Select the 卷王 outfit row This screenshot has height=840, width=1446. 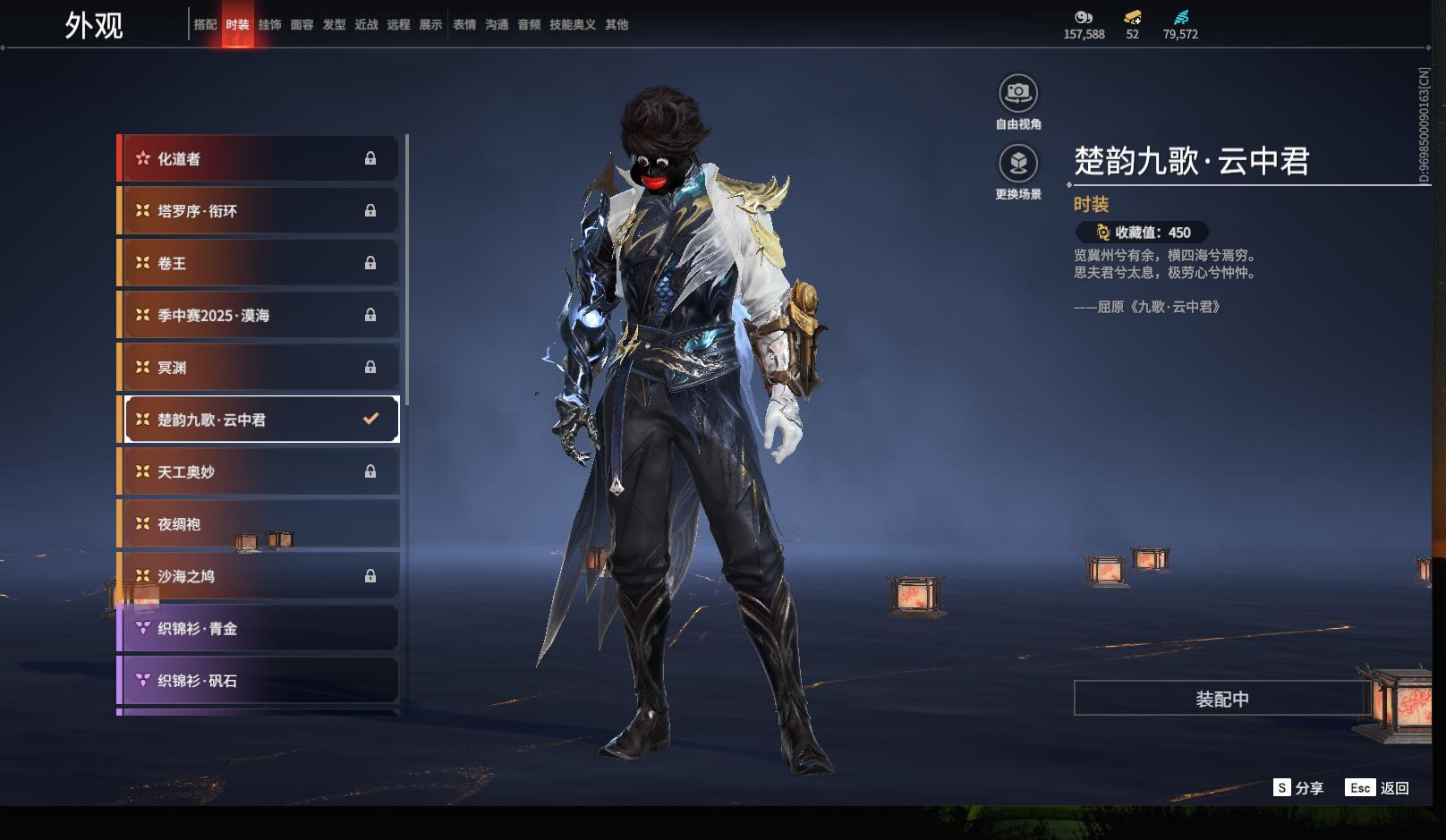pyautogui.click(x=259, y=263)
